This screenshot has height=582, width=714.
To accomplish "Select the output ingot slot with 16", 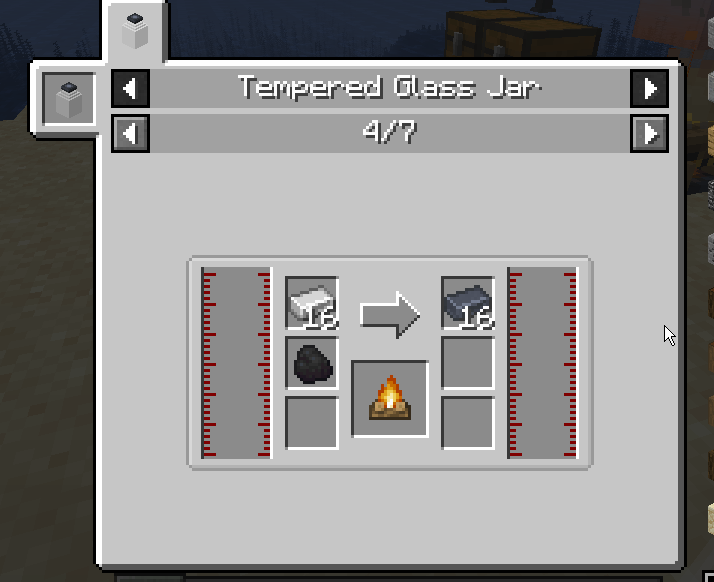I will pyautogui.click(x=468, y=303).
